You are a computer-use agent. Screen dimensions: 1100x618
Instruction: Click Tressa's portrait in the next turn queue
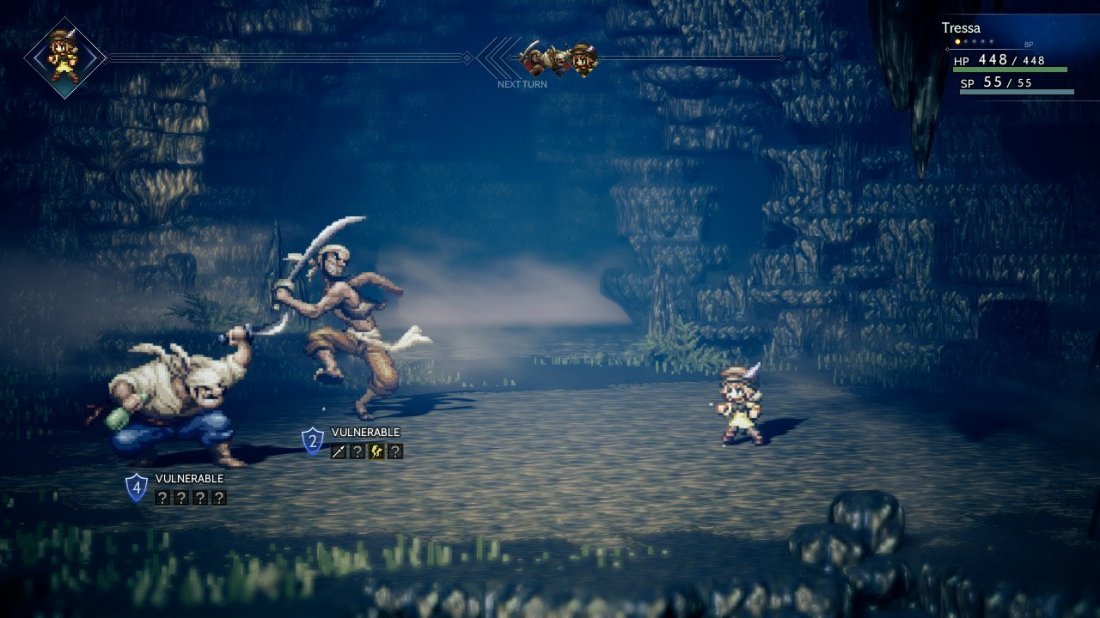coord(585,60)
